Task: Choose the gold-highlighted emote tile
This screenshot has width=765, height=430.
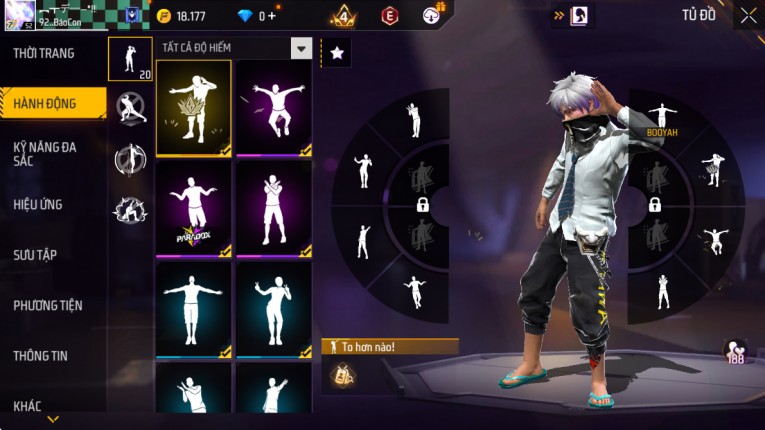Action: tap(193, 109)
